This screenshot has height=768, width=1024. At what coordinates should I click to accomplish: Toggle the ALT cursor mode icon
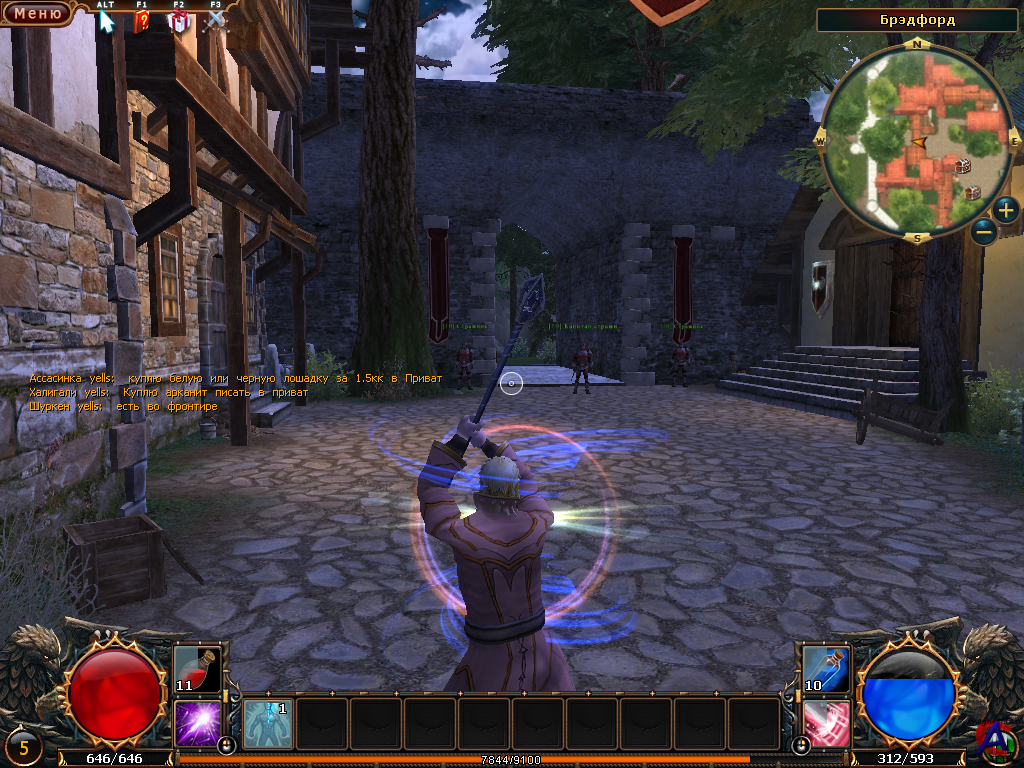click(x=106, y=21)
